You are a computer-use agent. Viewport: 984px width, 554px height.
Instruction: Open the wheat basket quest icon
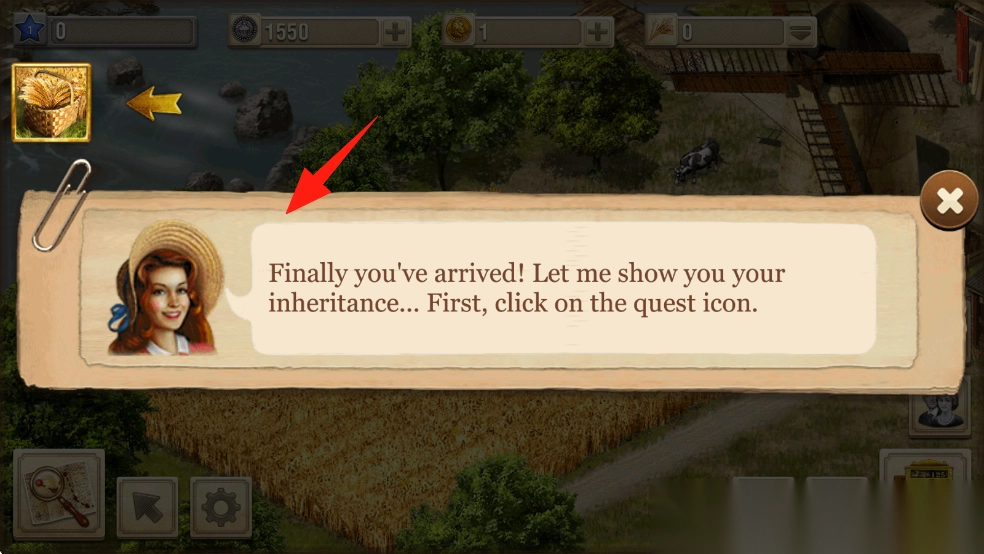coord(51,103)
